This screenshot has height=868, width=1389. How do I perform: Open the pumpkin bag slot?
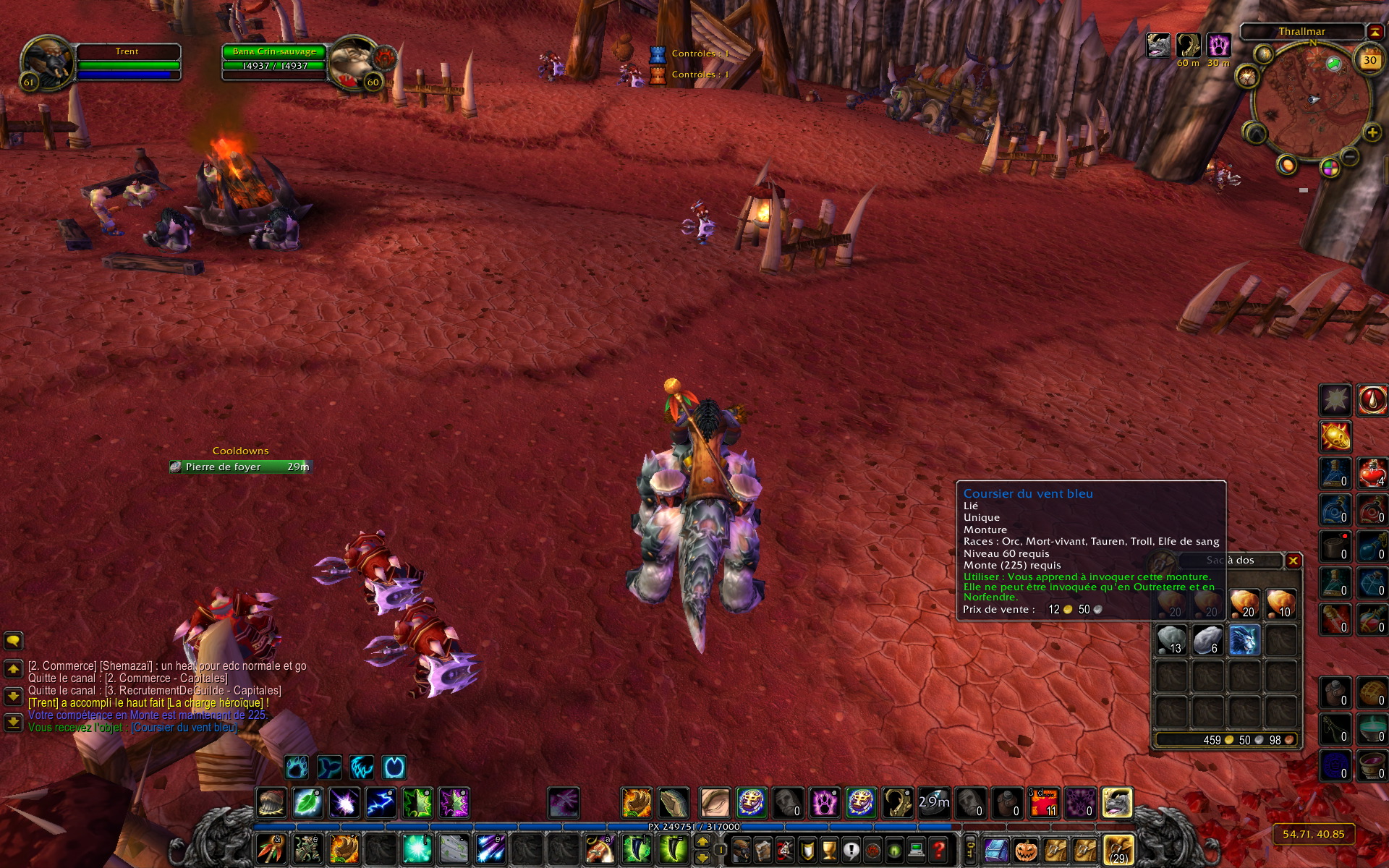1025,849
